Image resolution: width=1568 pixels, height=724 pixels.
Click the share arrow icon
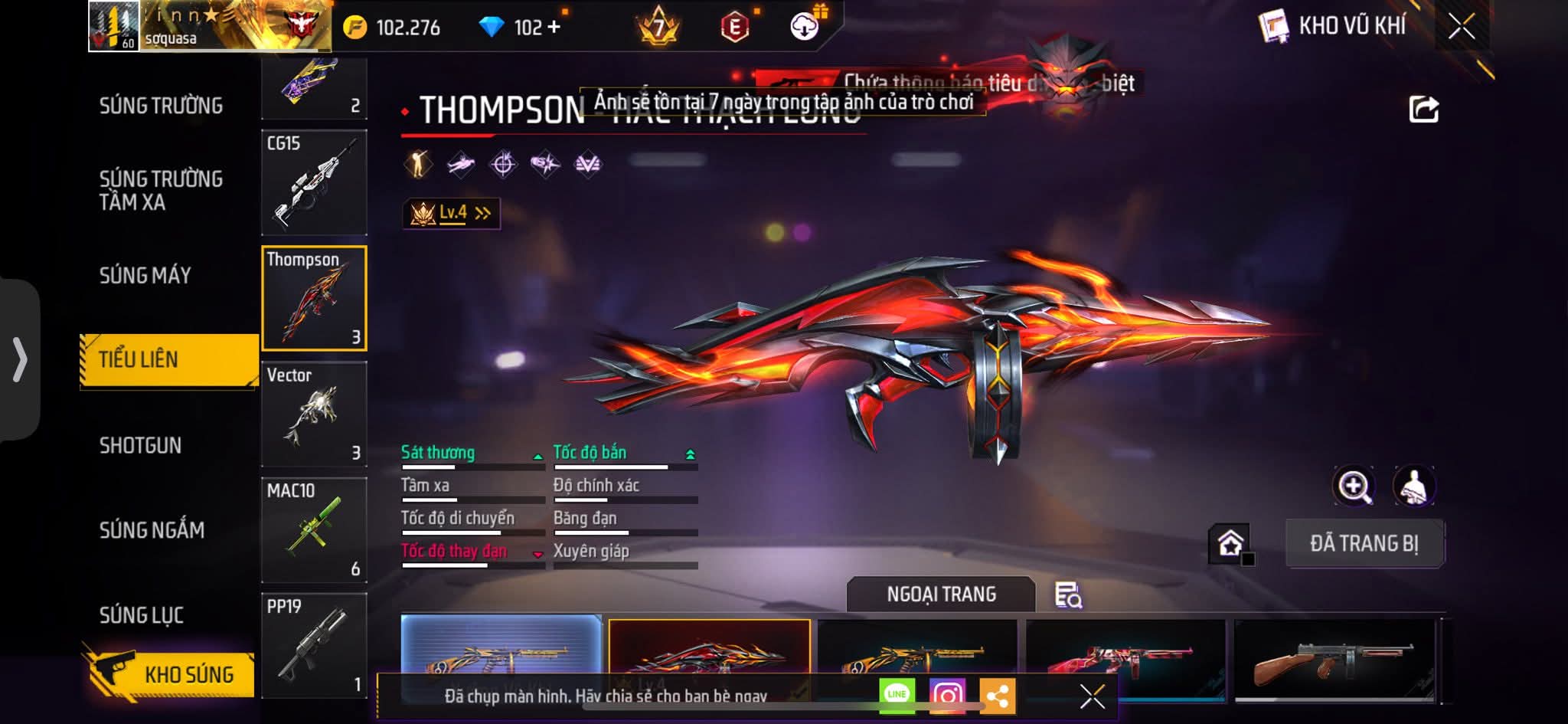1423,110
